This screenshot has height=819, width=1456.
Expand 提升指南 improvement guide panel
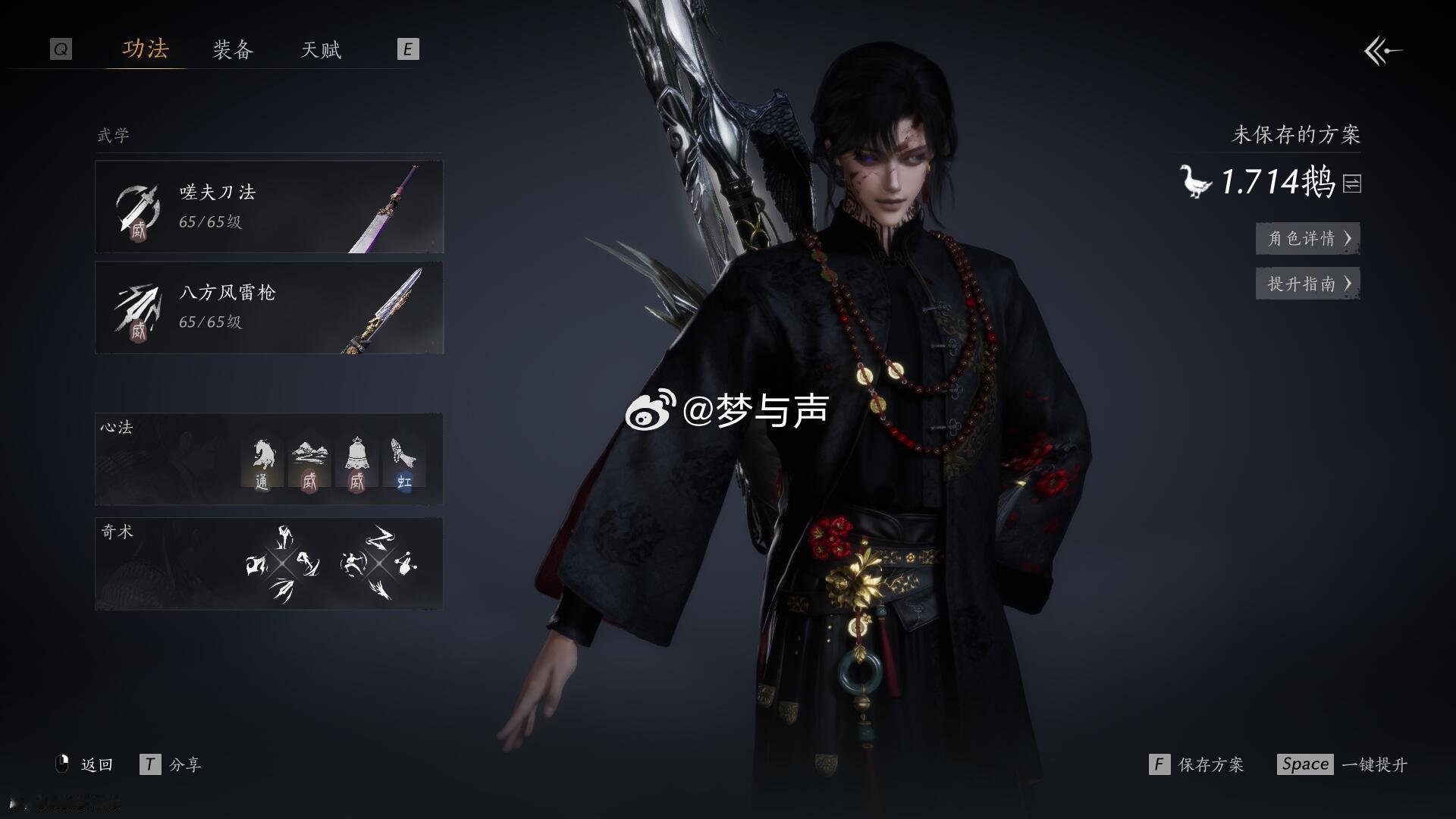(x=1307, y=284)
